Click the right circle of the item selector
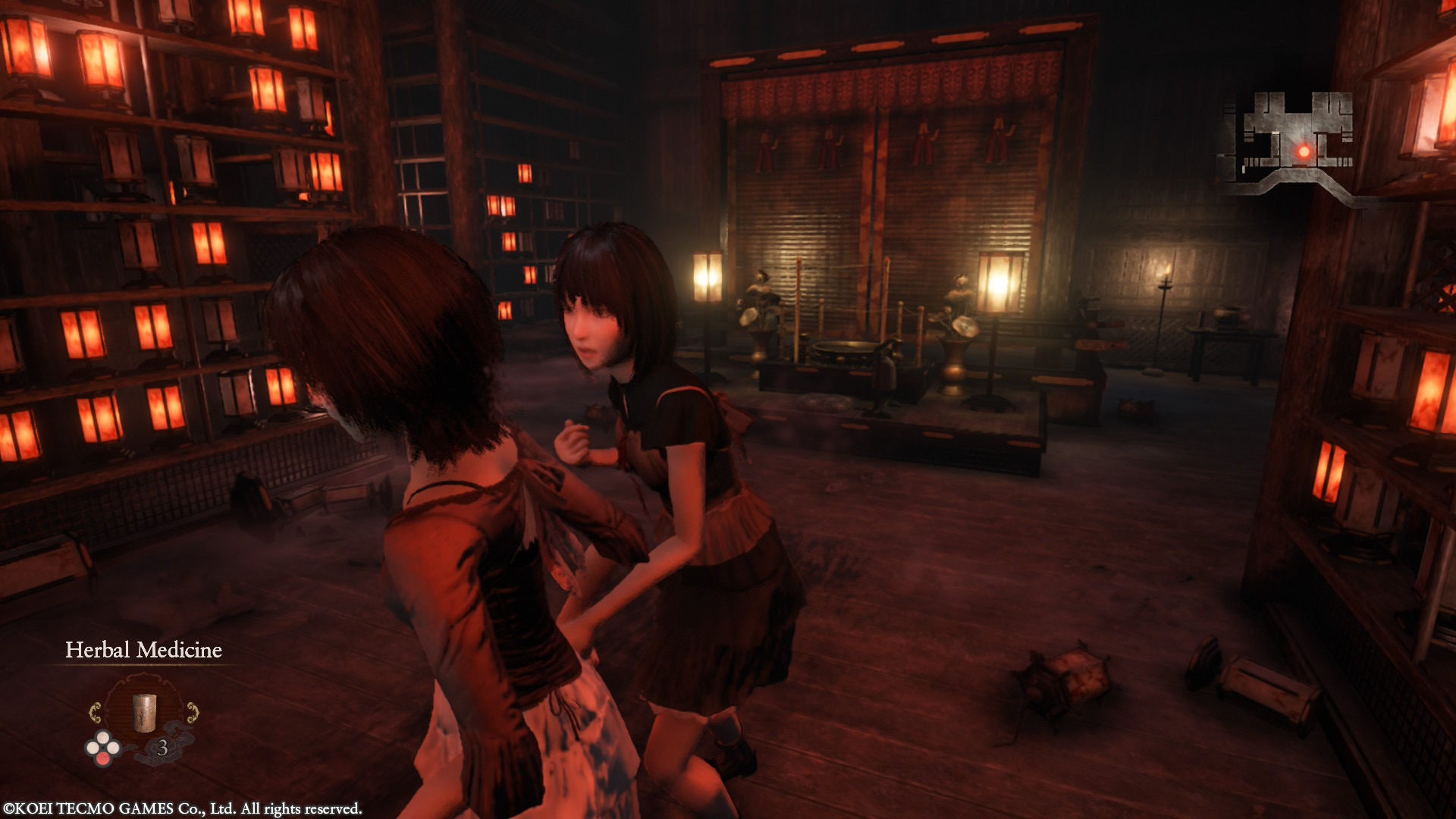Viewport: 1456px width, 819px height. click(114, 748)
